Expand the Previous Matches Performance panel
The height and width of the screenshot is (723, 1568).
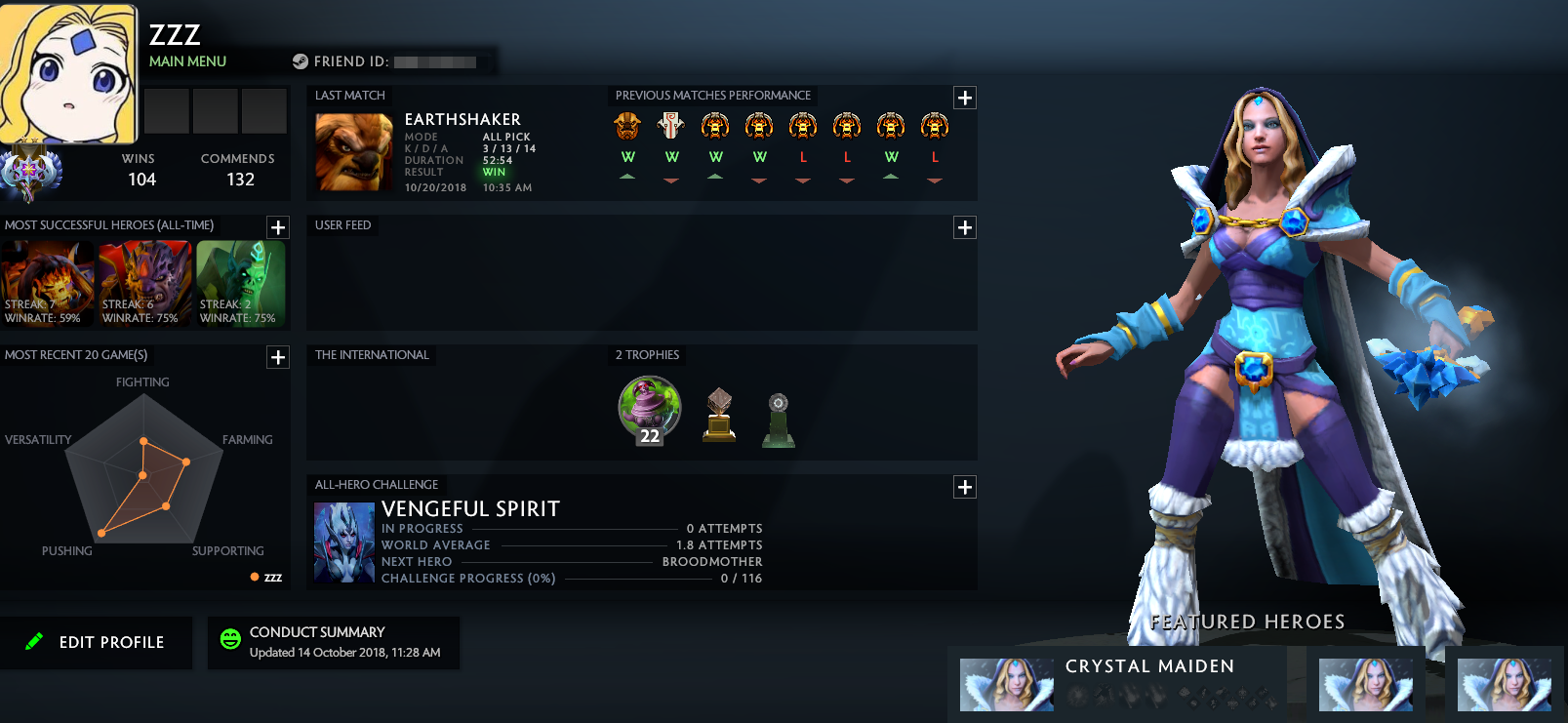click(964, 98)
